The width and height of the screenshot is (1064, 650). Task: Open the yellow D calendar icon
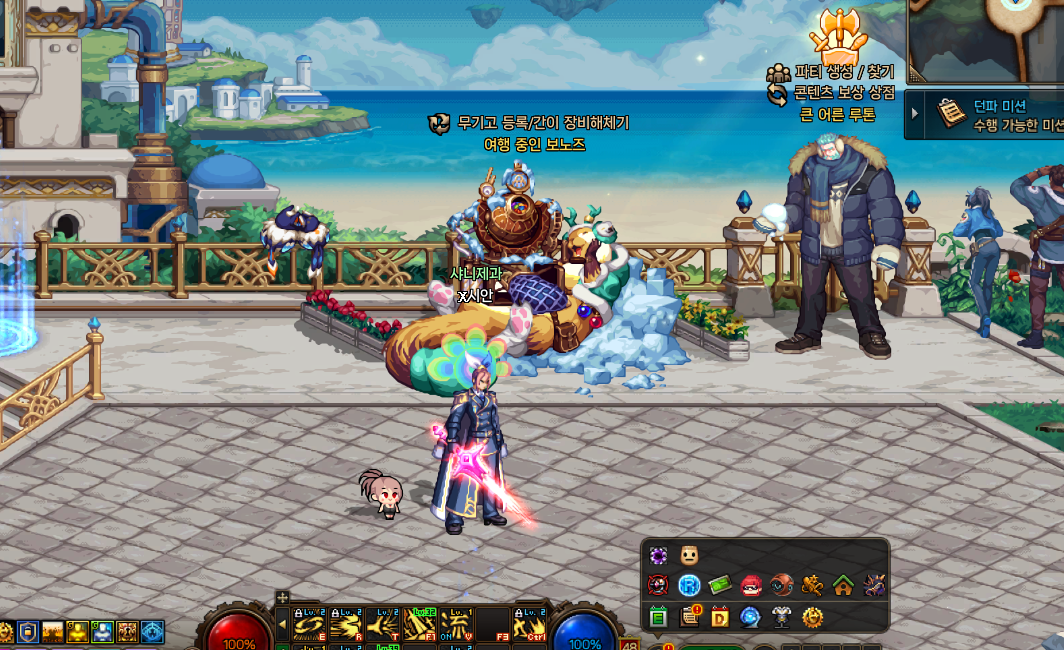[720, 617]
